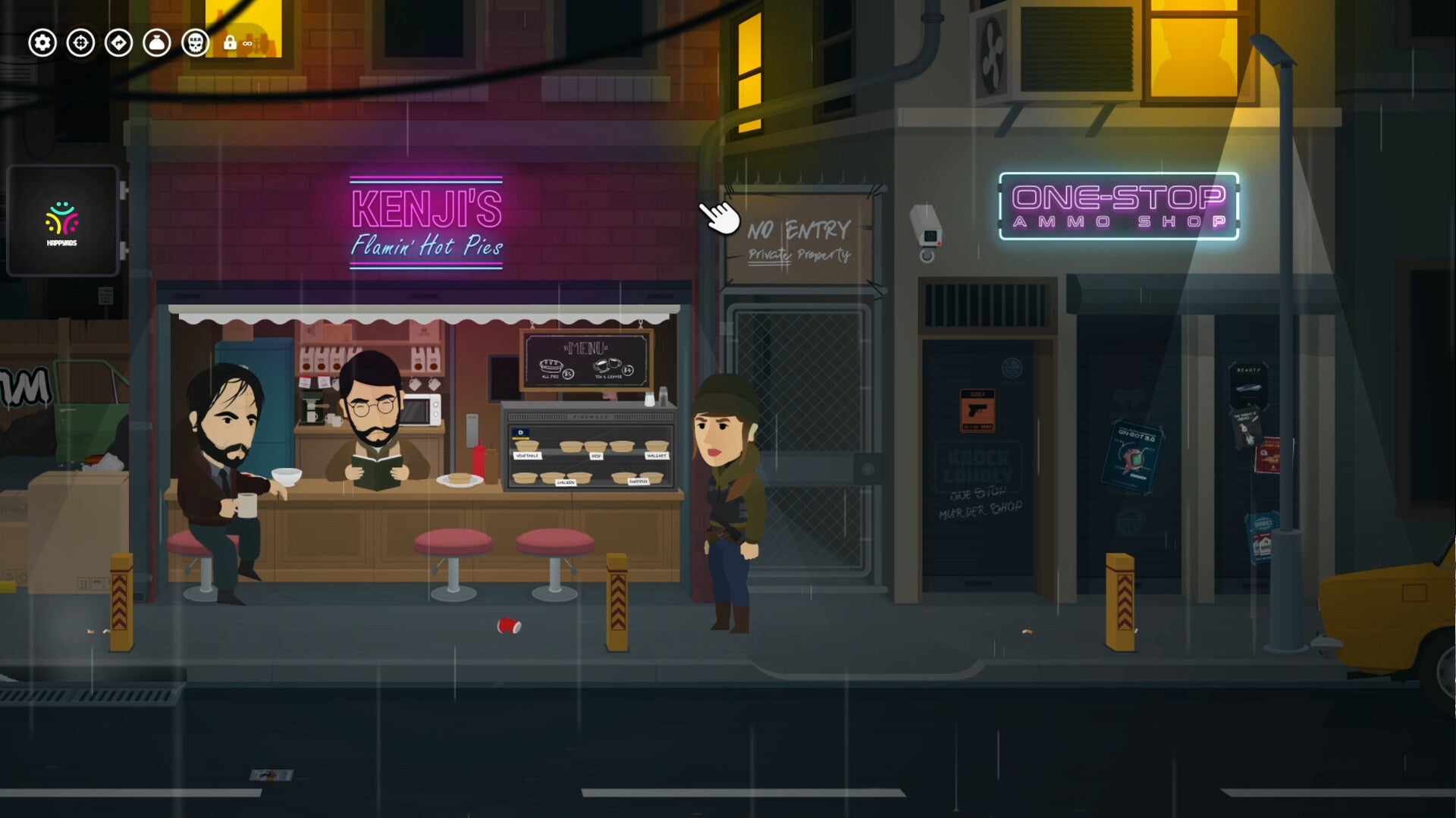
Task: Click the R.F.R. skull icon
Action: (196, 43)
